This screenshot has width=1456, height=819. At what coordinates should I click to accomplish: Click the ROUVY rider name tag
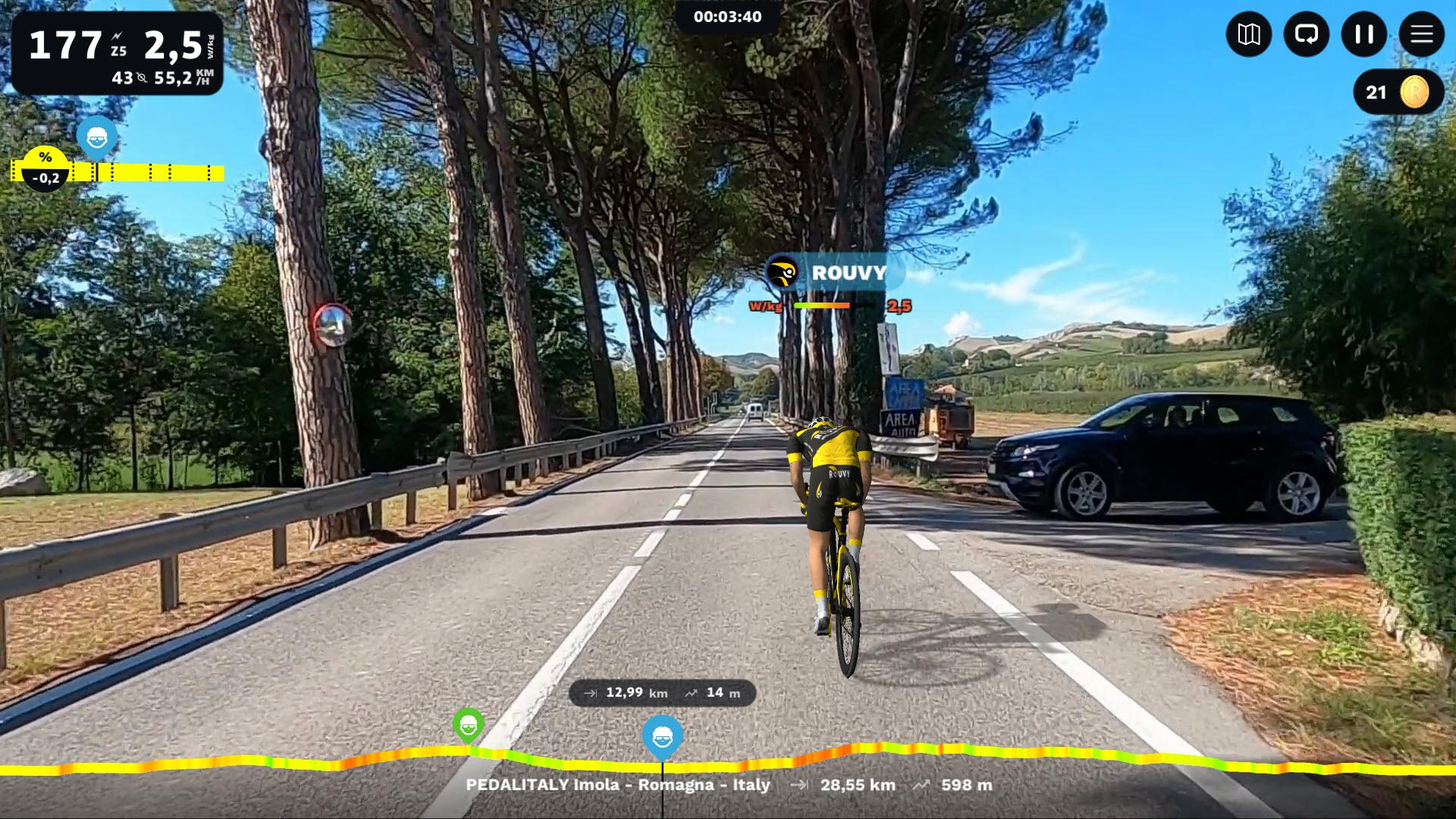point(833,273)
